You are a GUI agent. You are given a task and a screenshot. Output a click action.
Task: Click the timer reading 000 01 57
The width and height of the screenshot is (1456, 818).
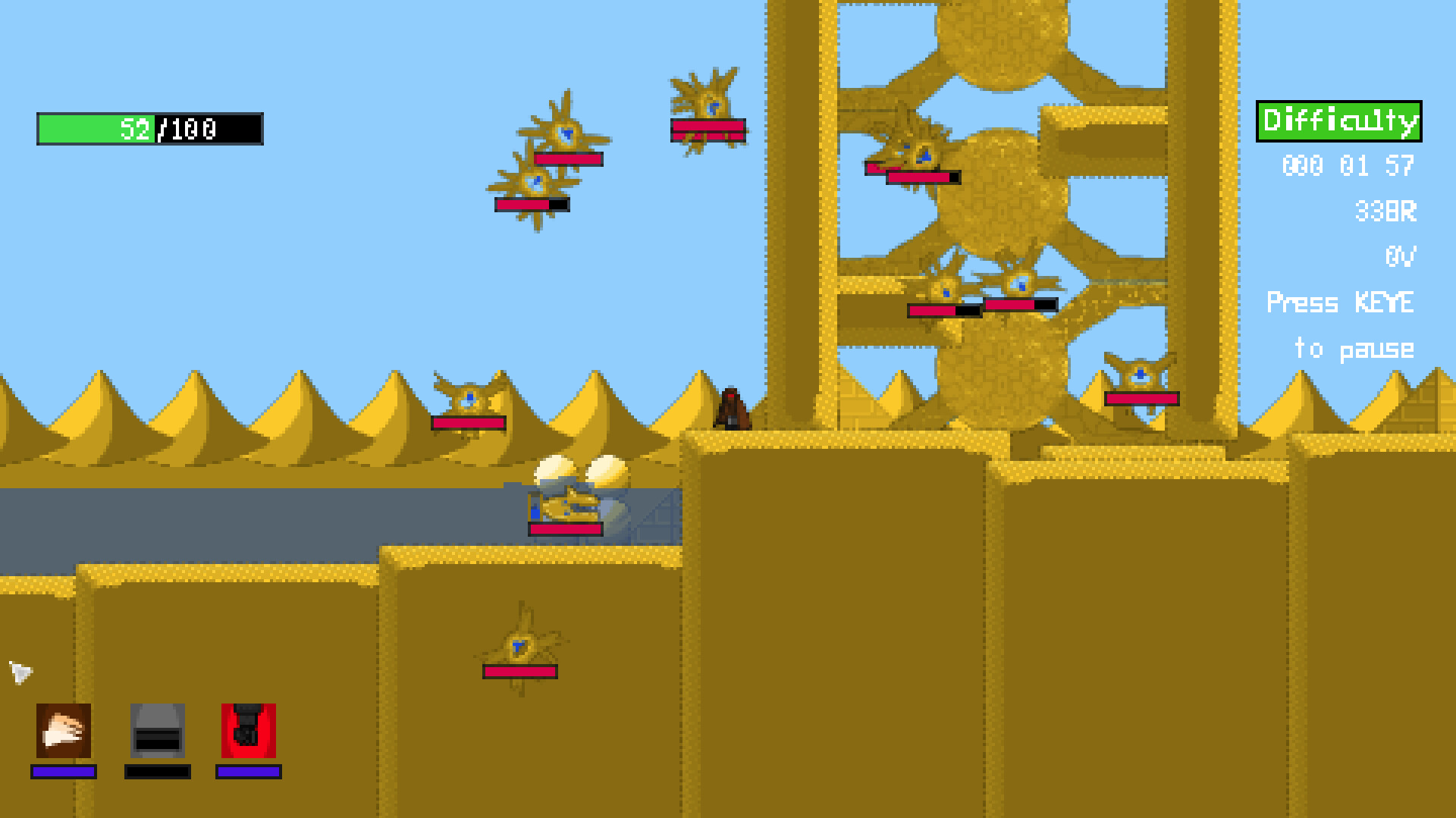pyautogui.click(x=1348, y=166)
